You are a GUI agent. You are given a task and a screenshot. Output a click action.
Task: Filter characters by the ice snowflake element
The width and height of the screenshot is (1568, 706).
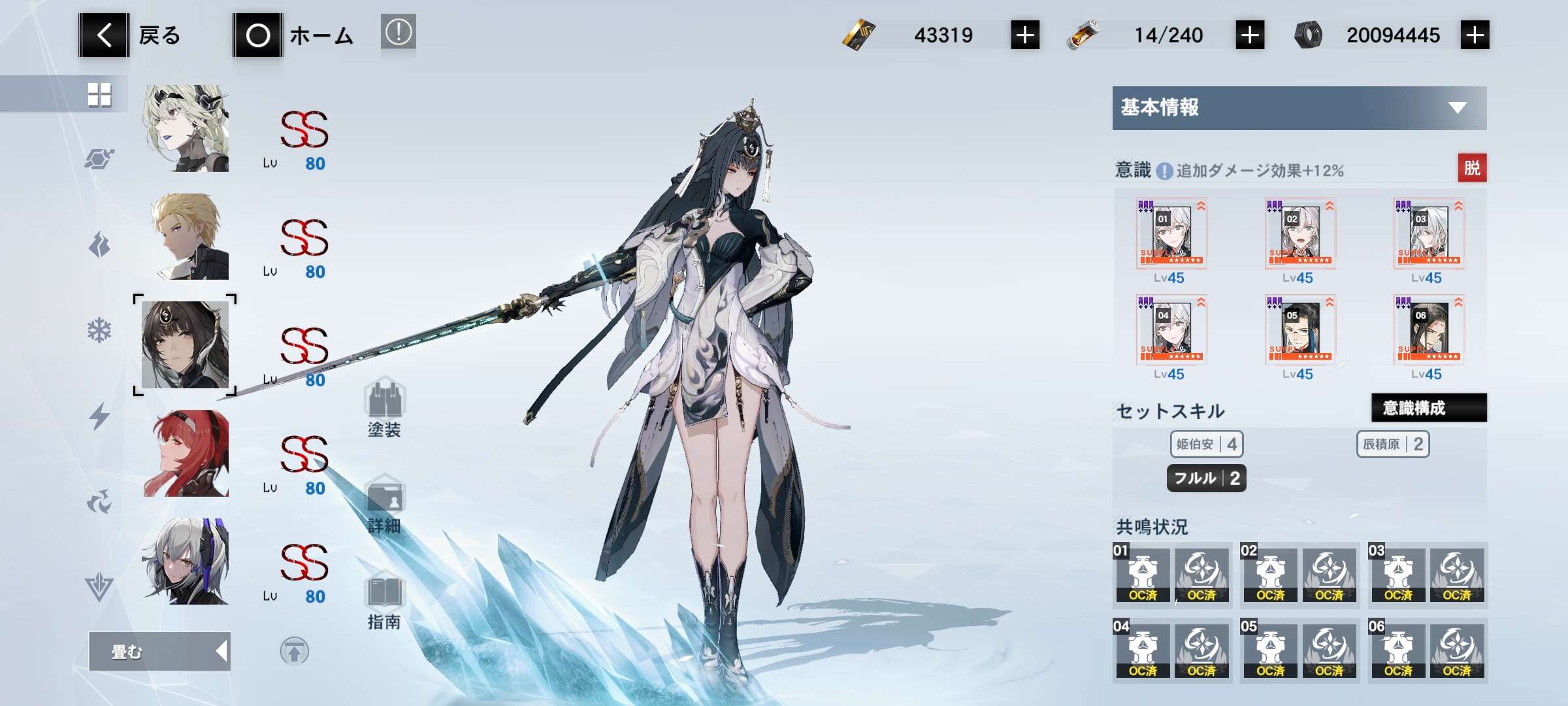99,331
